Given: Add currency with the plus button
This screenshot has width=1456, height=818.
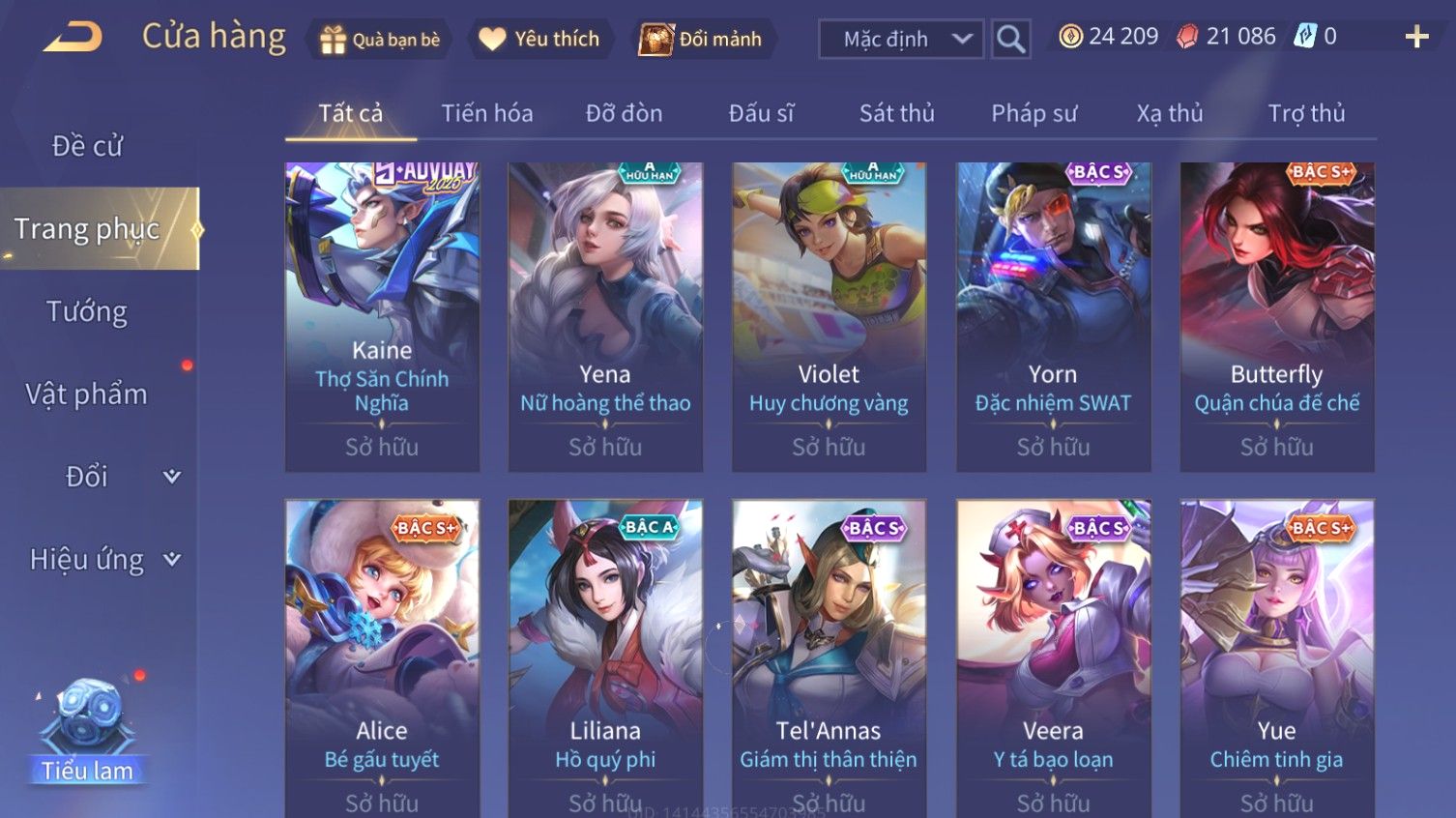Looking at the screenshot, I should [1416, 38].
